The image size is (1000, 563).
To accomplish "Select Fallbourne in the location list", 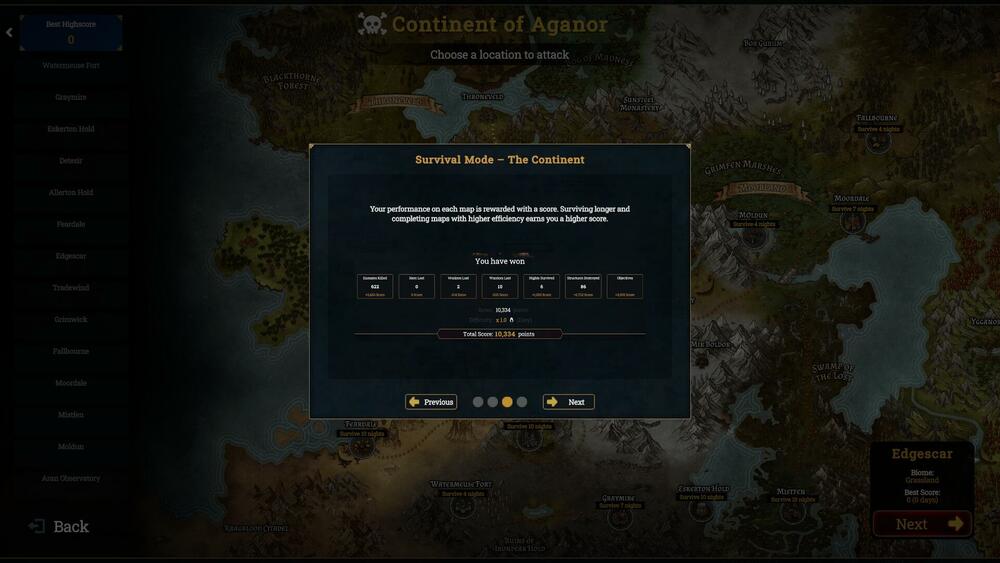I will point(71,351).
